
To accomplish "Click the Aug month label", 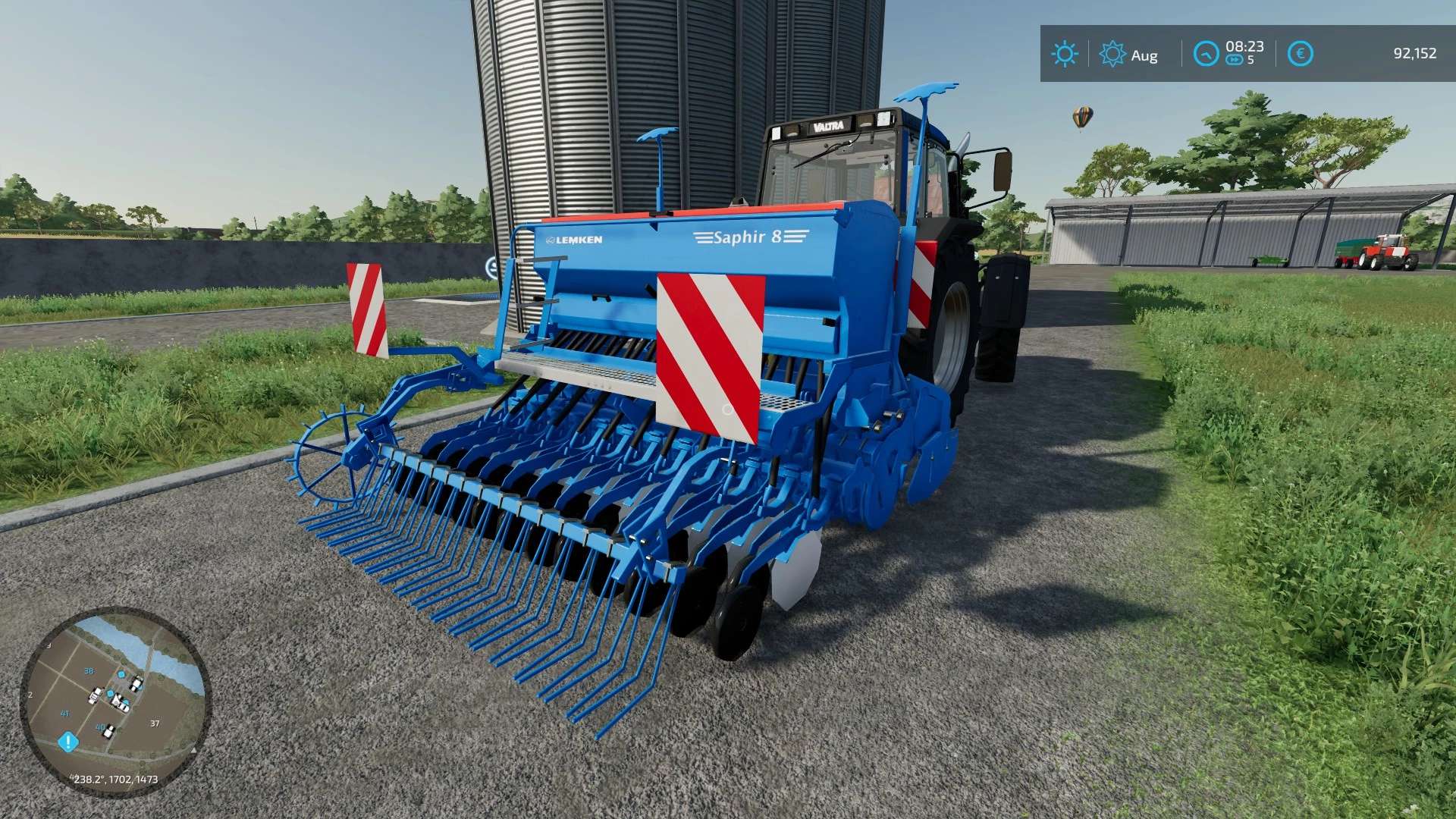I will [1144, 55].
